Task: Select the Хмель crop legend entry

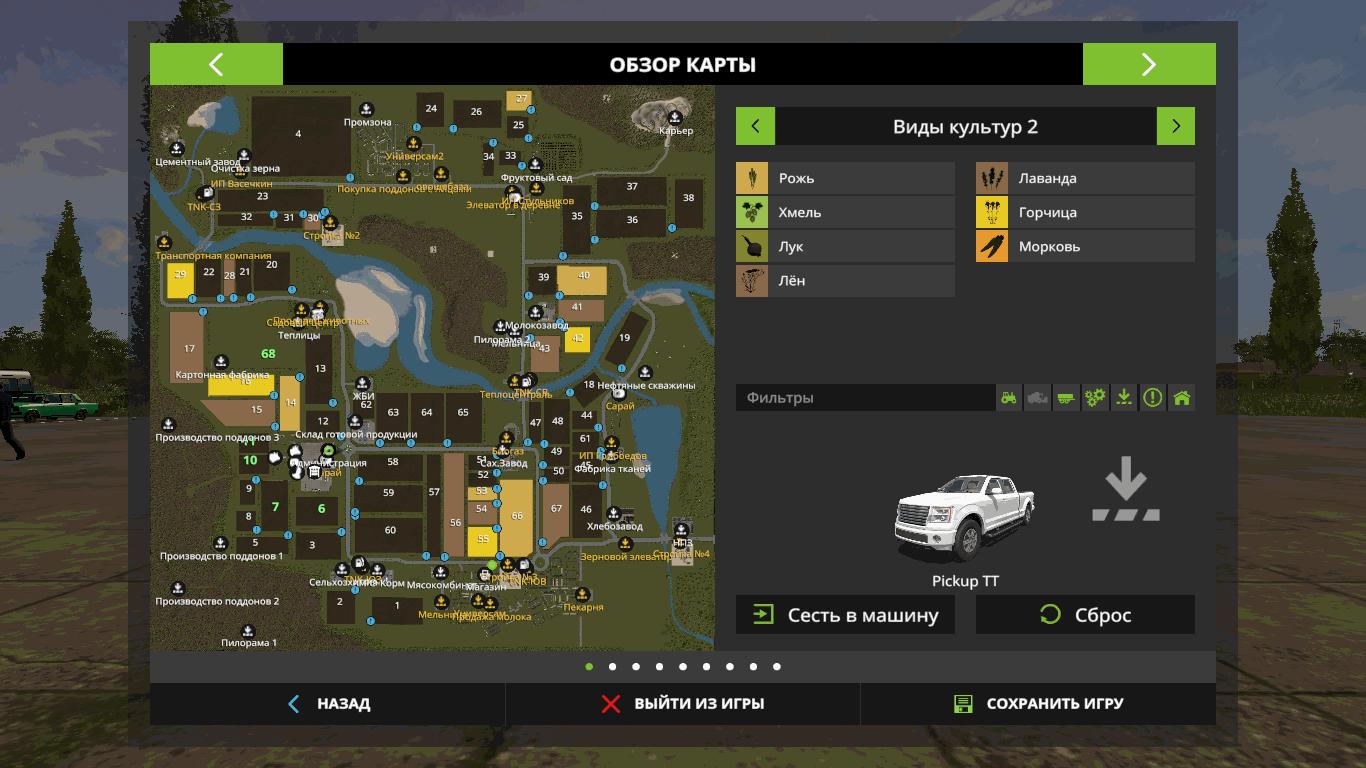Action: point(845,212)
